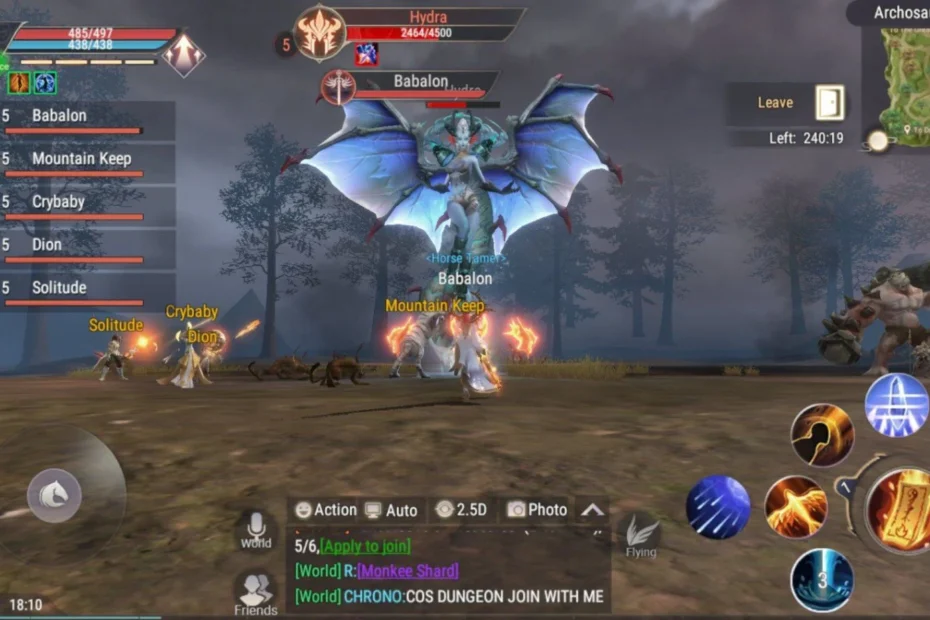Screen dimensions: 930x620
Task: Select party member Crybaby in list
Action: click(x=58, y=203)
